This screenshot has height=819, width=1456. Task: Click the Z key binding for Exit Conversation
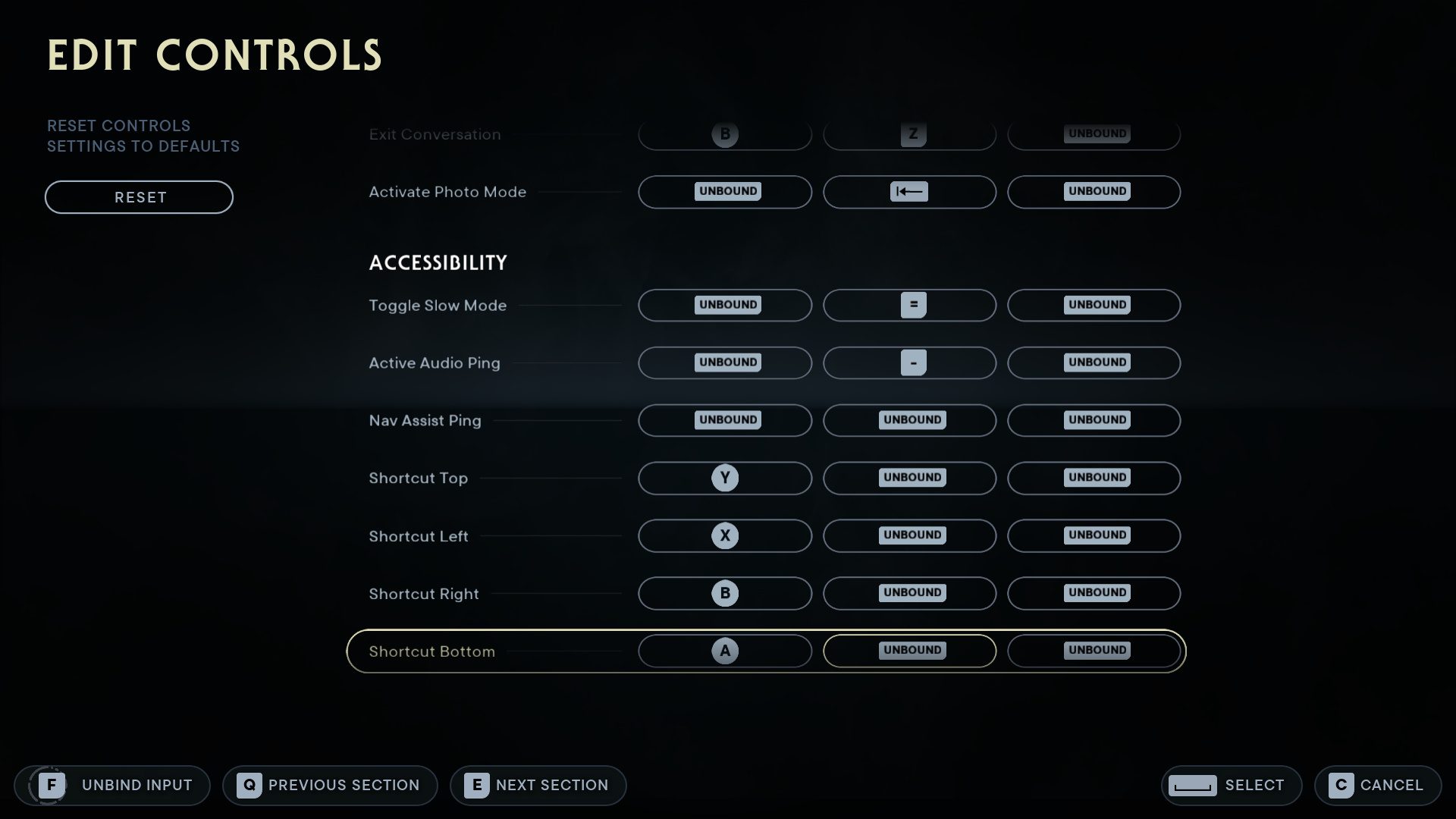pos(909,134)
